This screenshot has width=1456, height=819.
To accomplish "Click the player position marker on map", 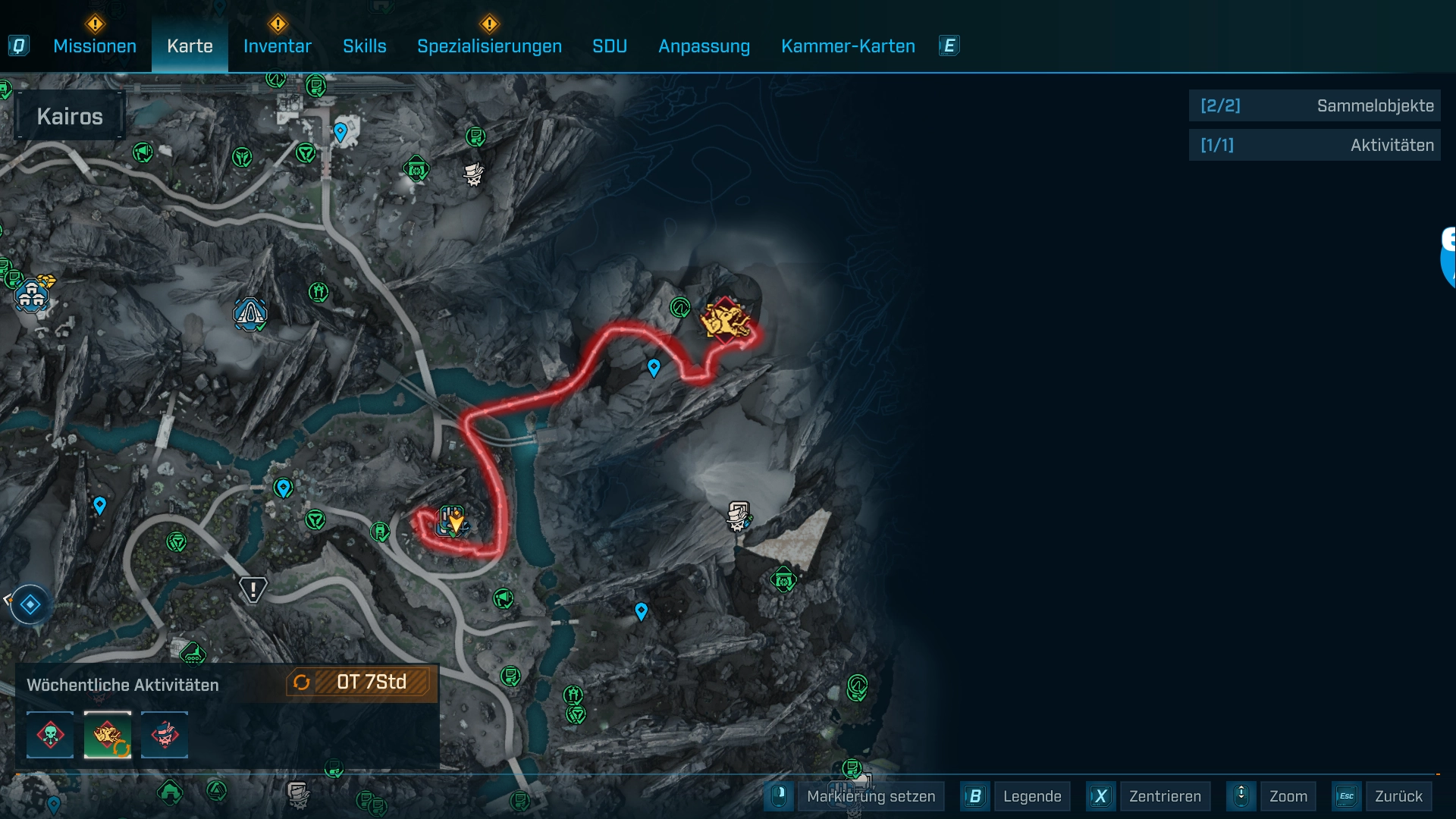I will coord(454,522).
